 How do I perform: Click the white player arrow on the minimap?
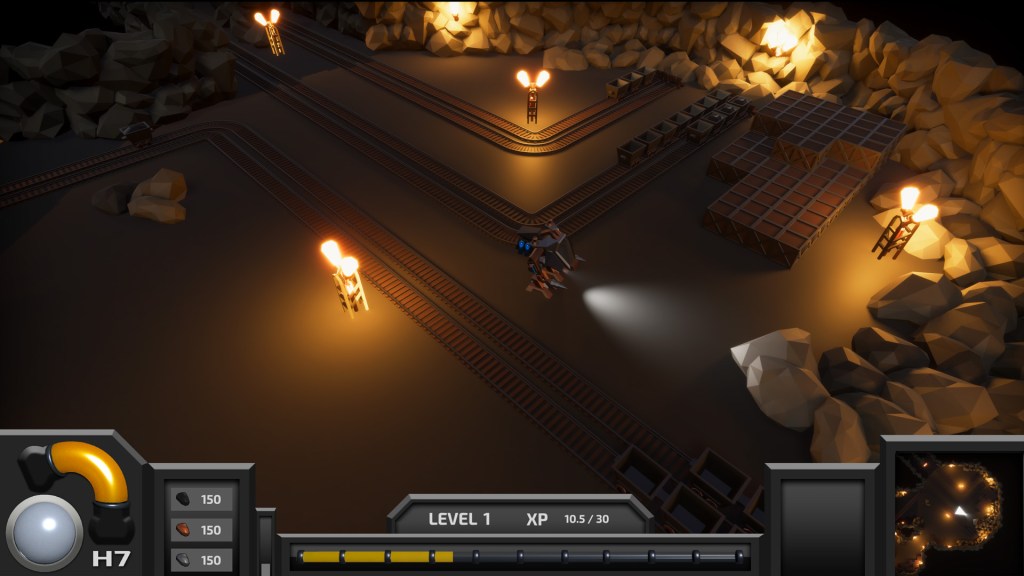961,511
